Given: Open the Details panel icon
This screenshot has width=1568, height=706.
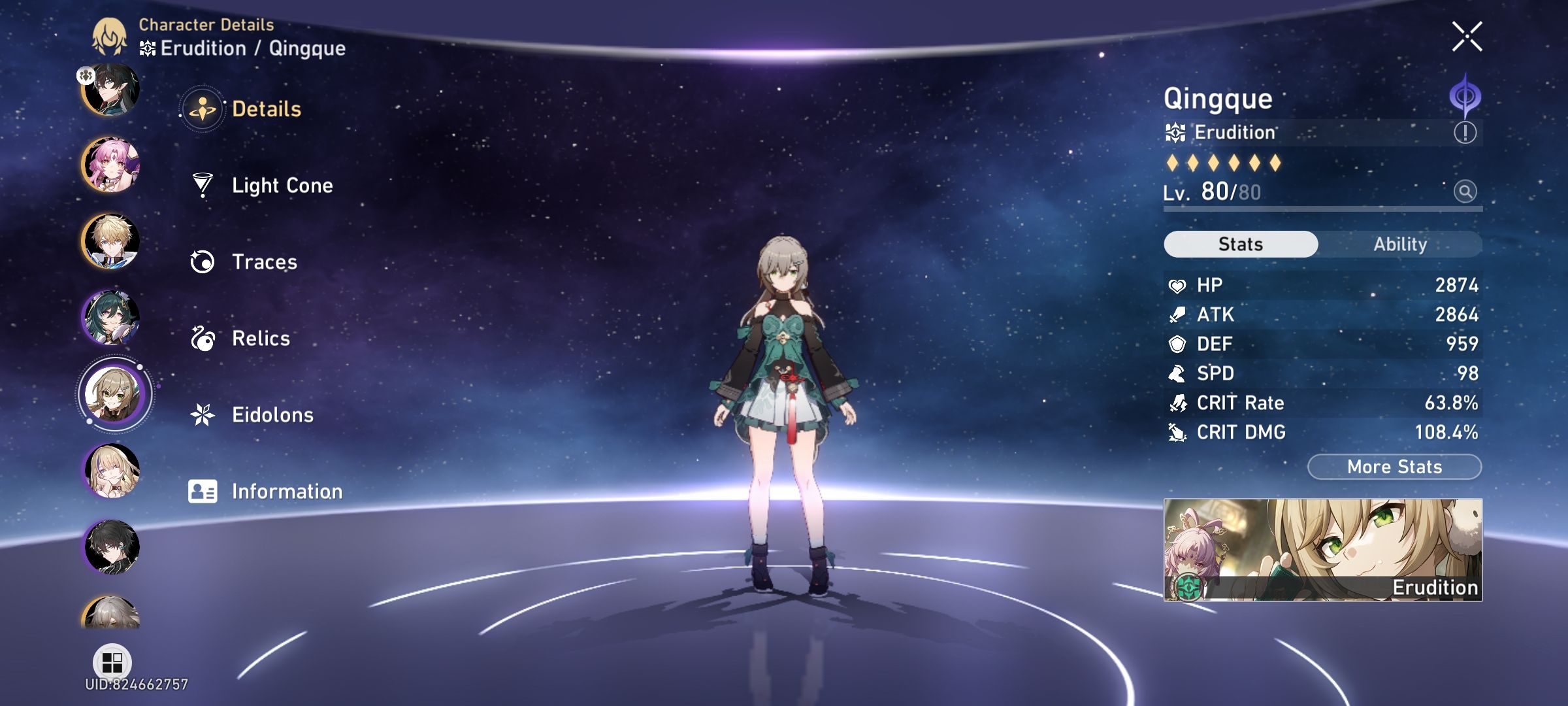Looking at the screenshot, I should click(x=204, y=110).
